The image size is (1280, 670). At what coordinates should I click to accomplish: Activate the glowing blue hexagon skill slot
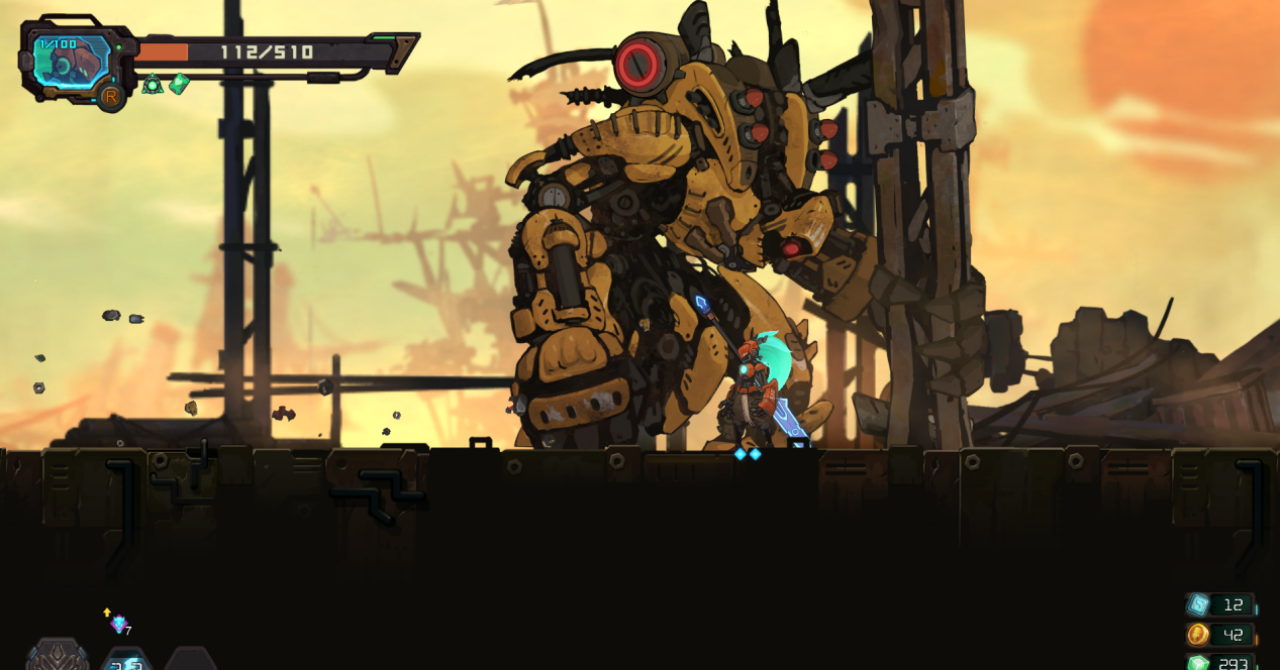click(x=127, y=660)
